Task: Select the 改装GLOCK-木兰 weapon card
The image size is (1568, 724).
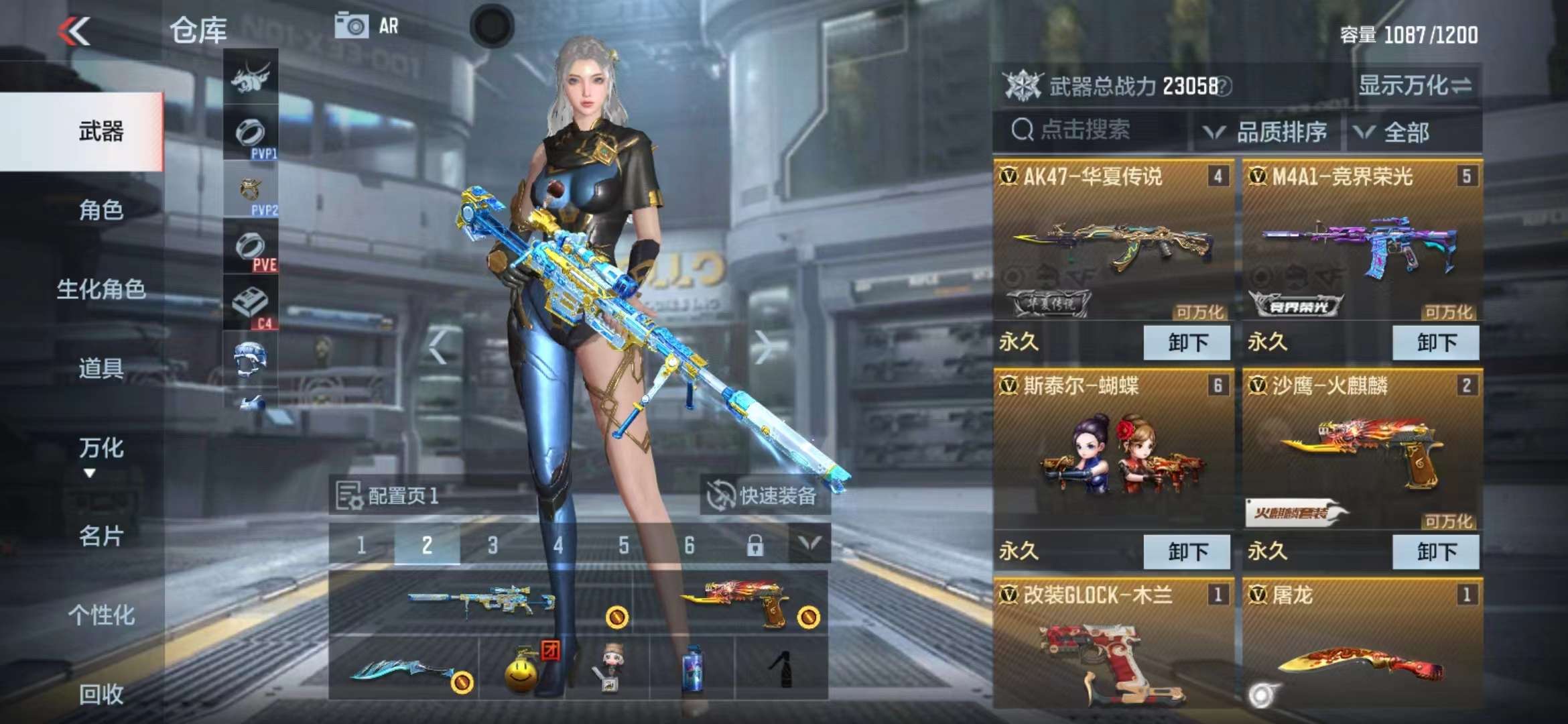Action: [1113, 644]
